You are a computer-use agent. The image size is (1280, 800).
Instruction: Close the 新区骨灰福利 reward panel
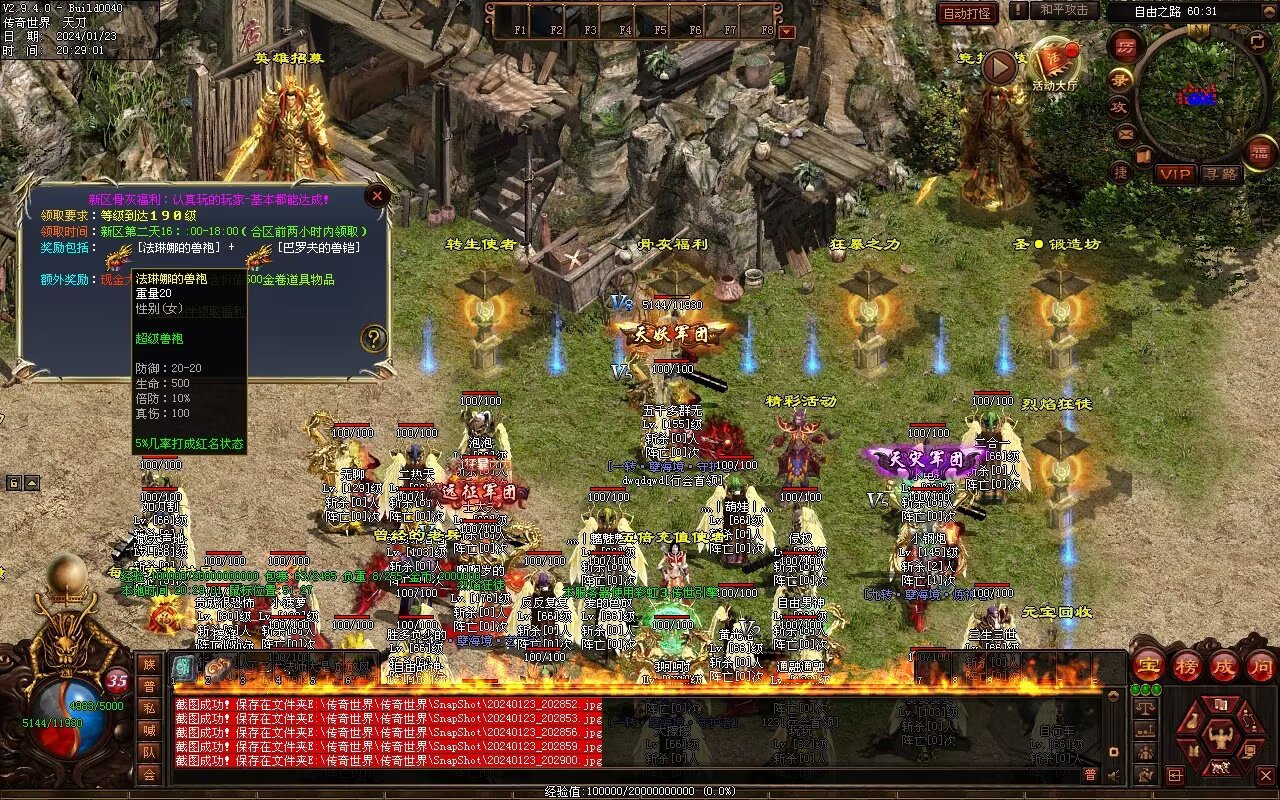pos(377,196)
